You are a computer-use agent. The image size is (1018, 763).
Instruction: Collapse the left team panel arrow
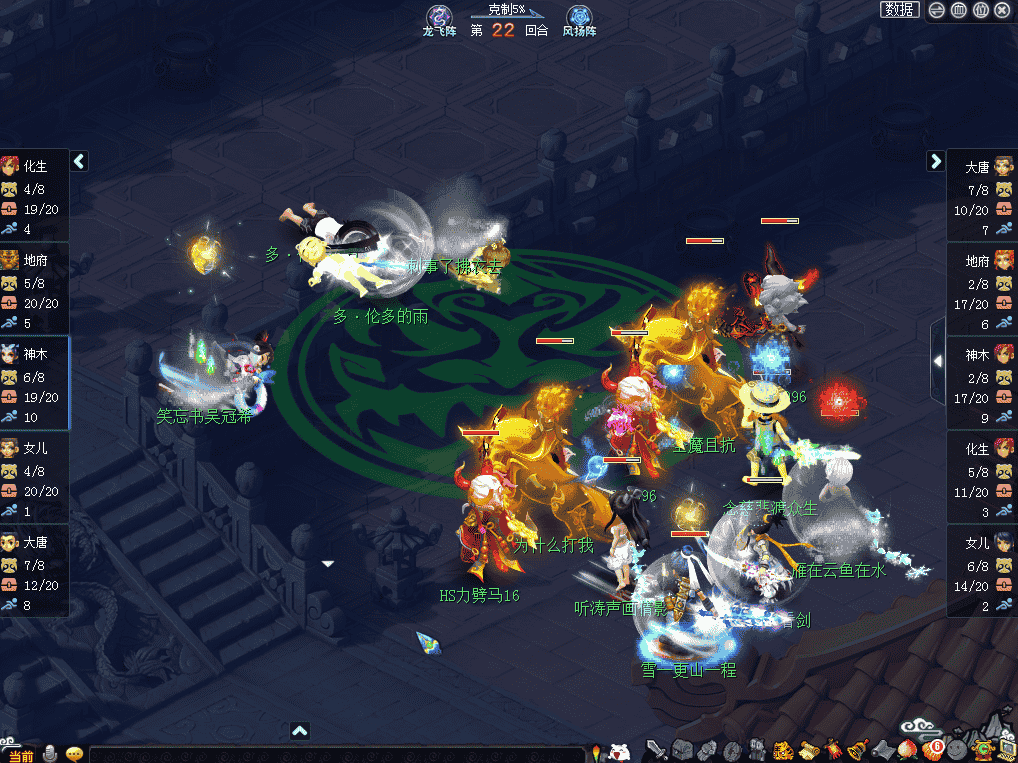tap(79, 160)
